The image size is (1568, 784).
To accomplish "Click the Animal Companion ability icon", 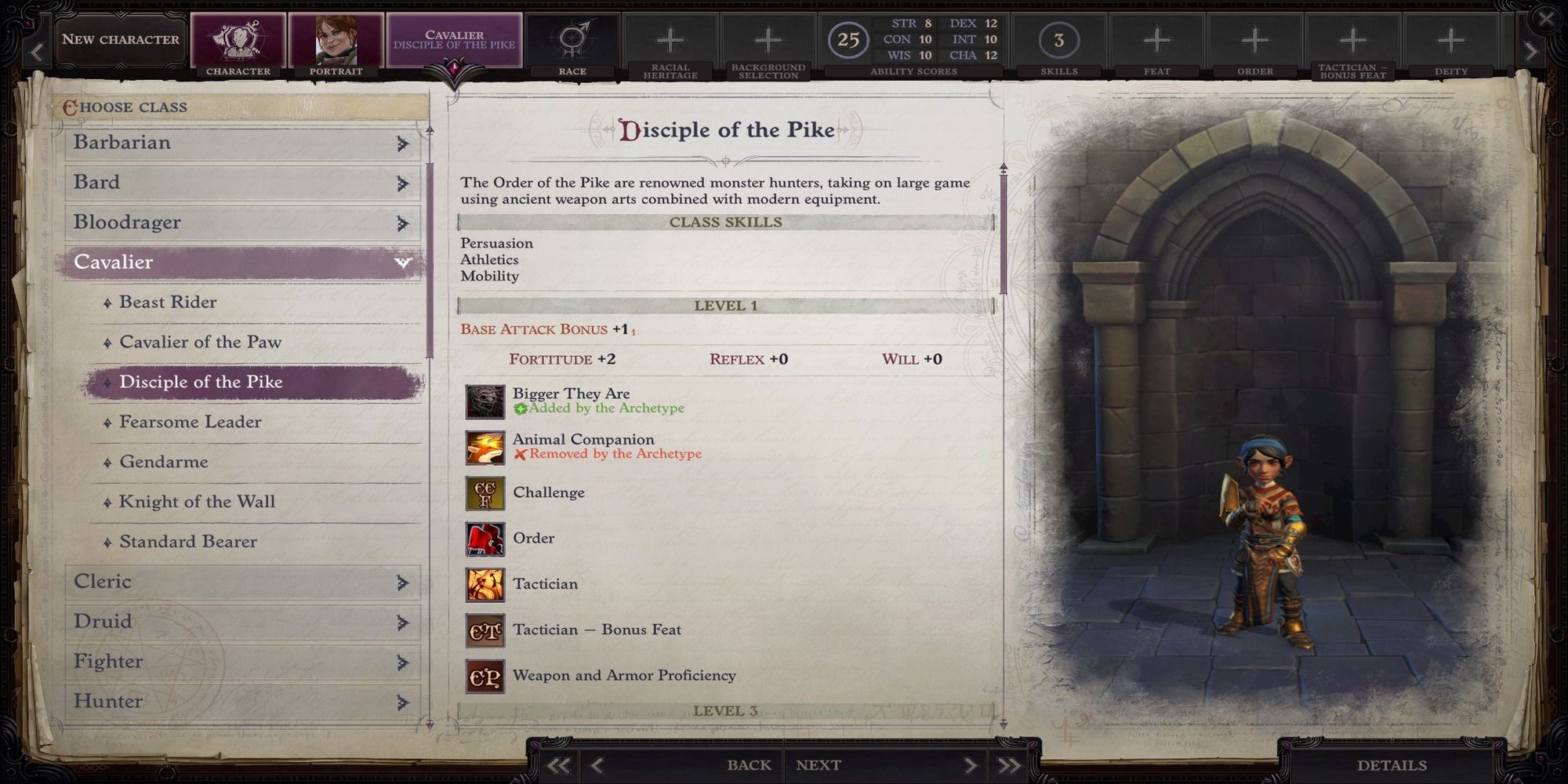I will (x=485, y=446).
